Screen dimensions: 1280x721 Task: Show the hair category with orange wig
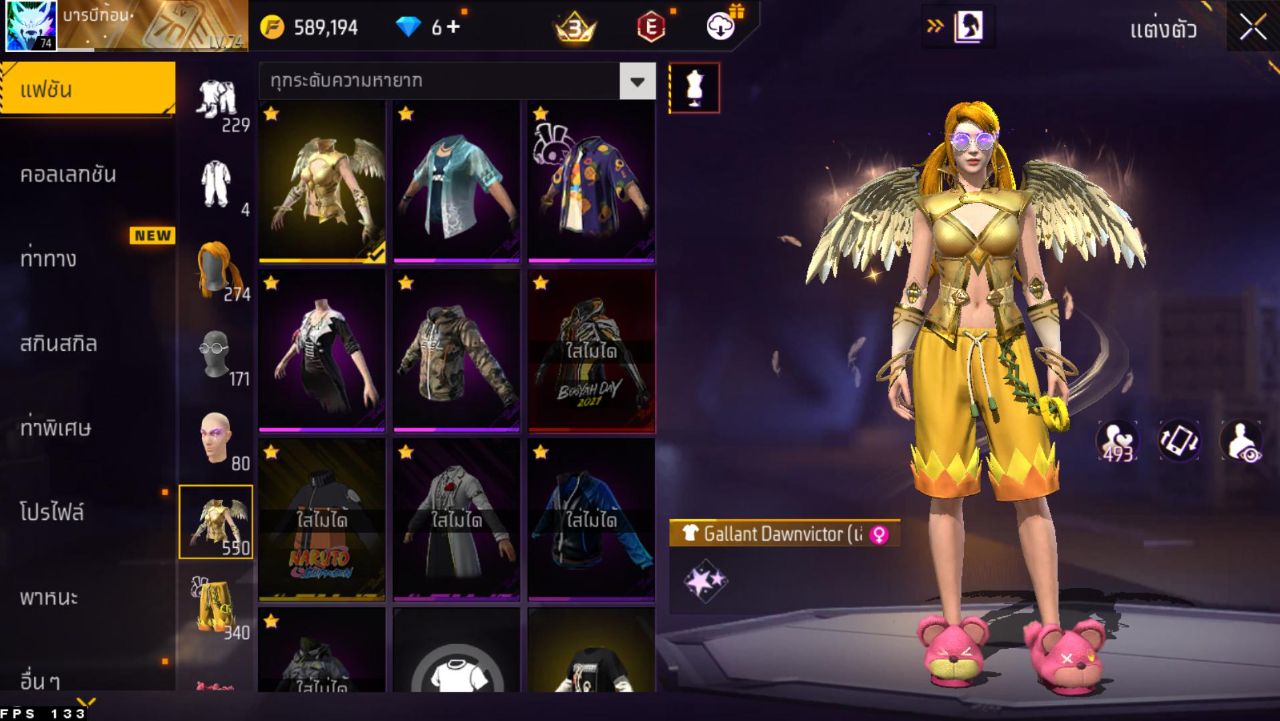coord(216,268)
